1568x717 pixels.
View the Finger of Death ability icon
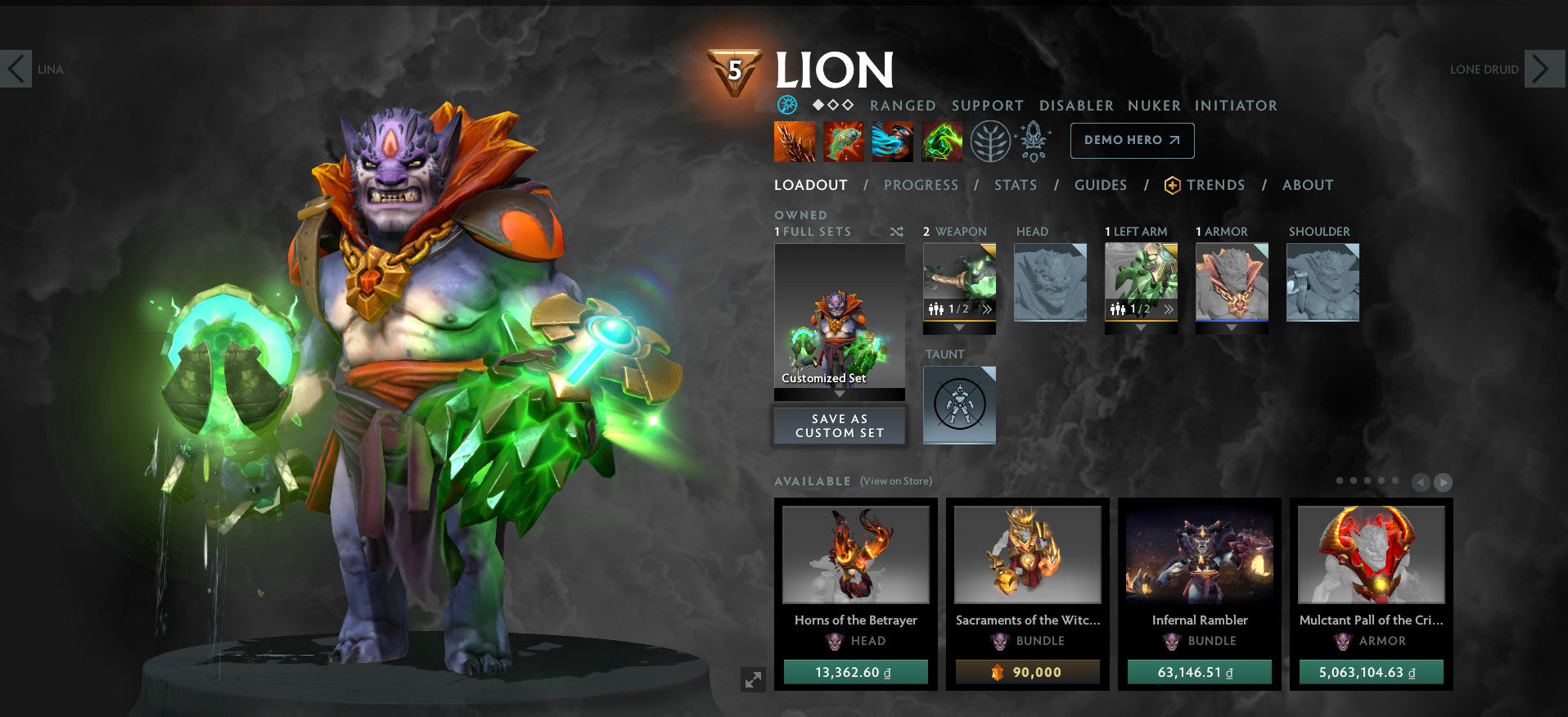click(940, 140)
